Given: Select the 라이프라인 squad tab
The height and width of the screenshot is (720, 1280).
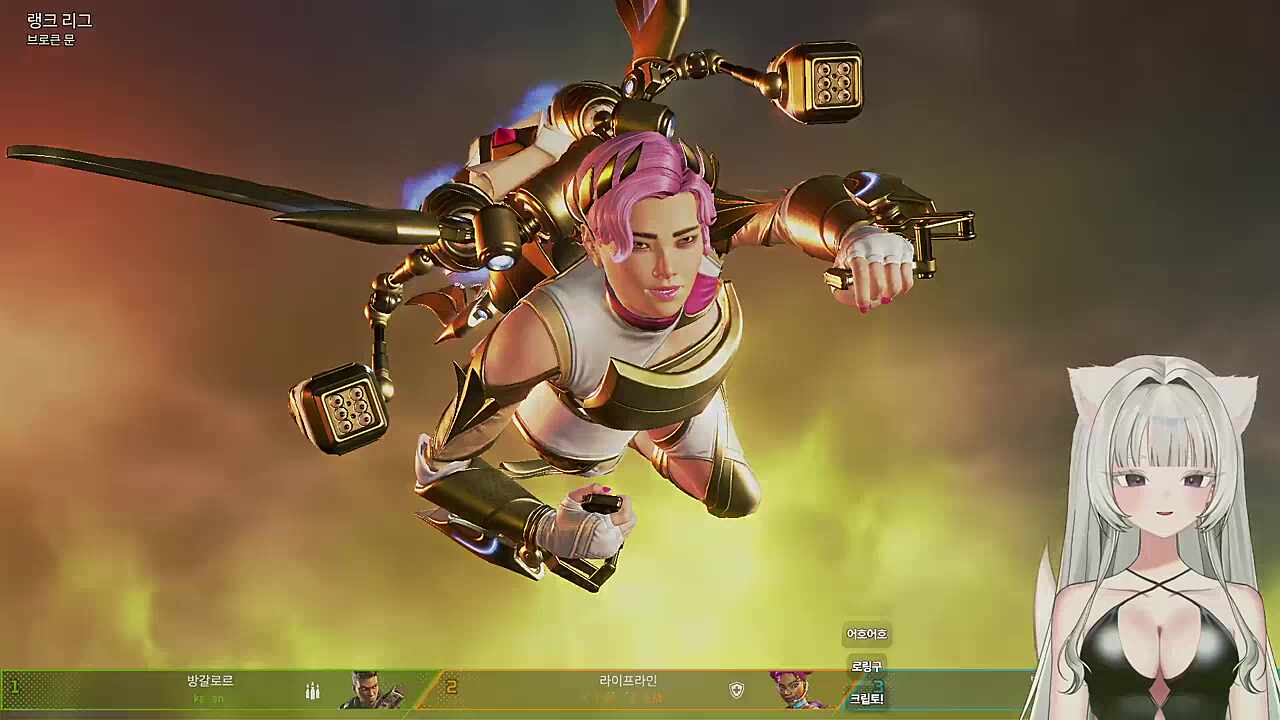Looking at the screenshot, I should pyautogui.click(x=628, y=681).
